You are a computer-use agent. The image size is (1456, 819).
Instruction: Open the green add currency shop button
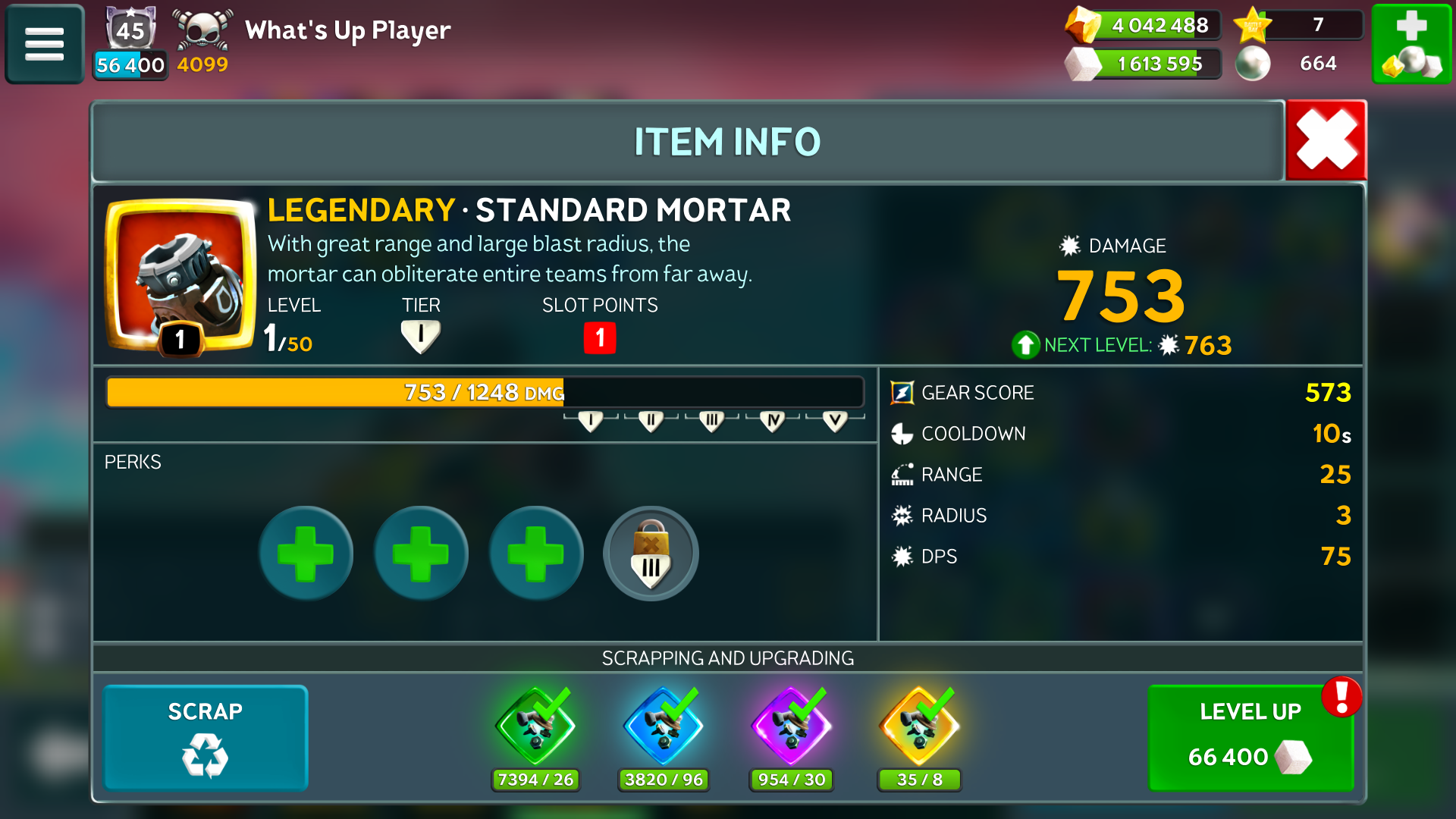point(1411,44)
